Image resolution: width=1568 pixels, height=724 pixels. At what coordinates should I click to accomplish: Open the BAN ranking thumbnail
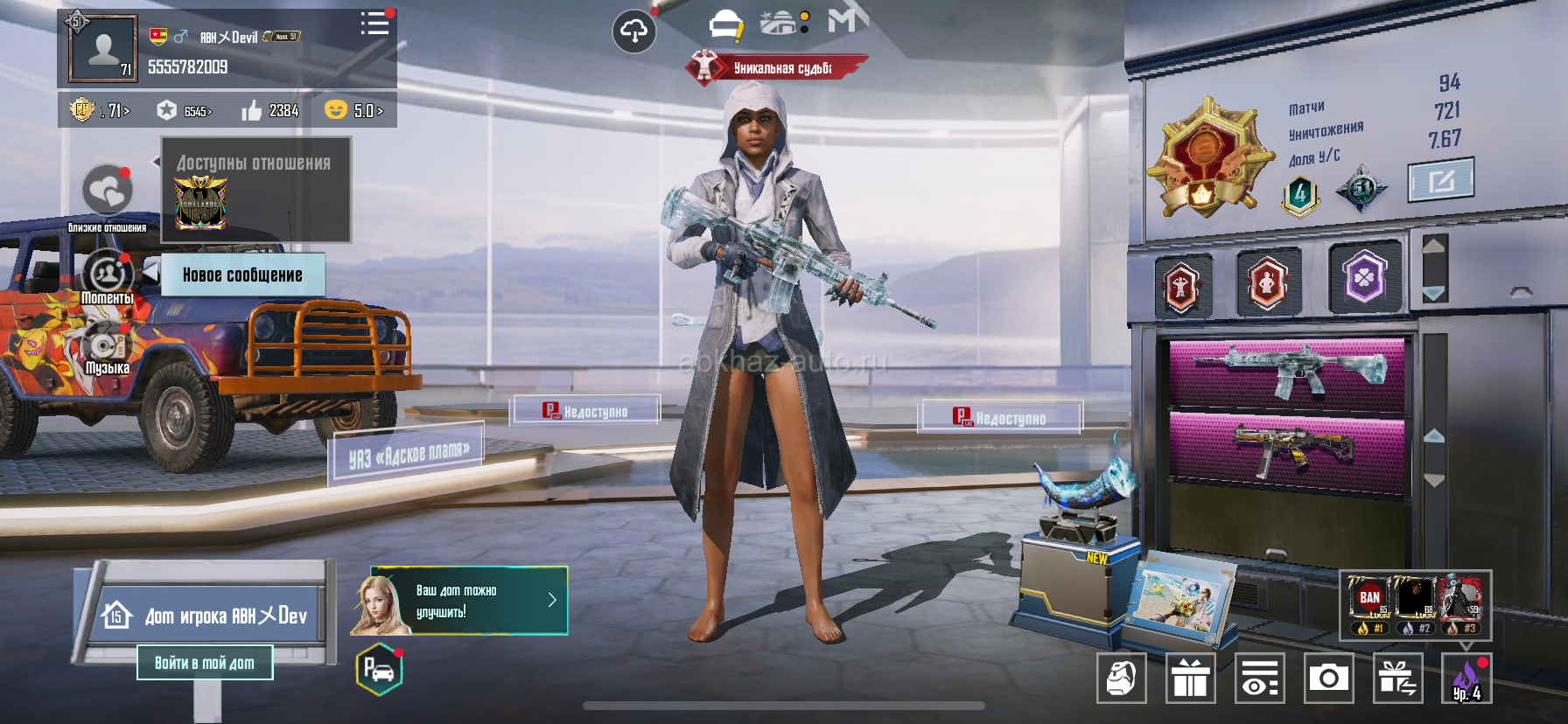(1370, 602)
